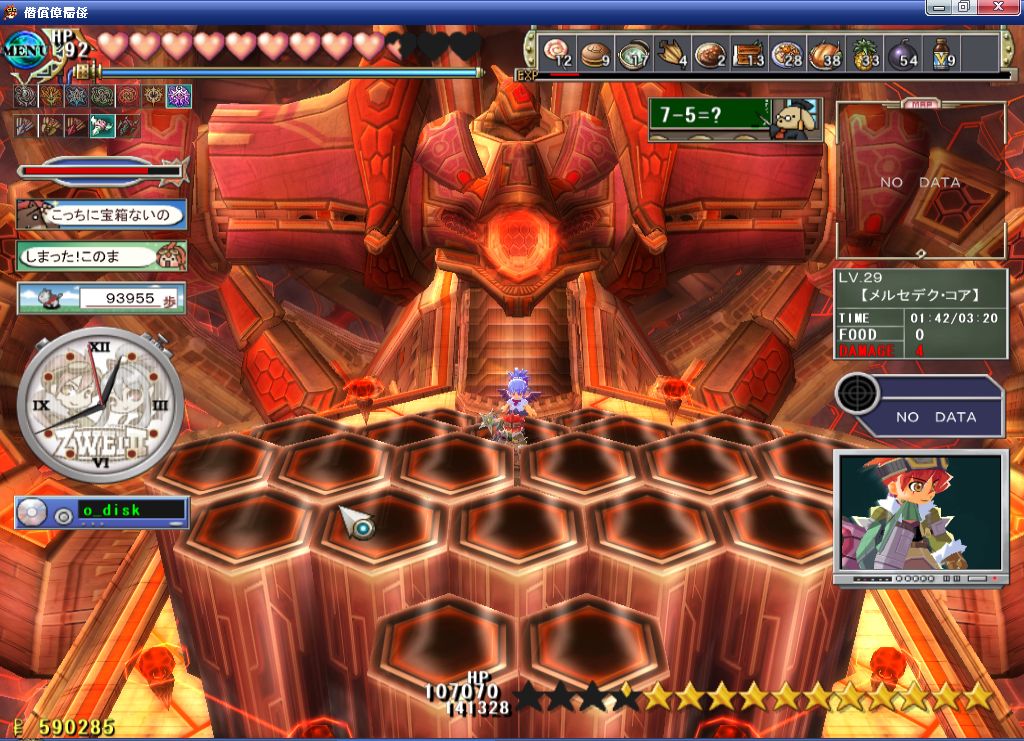Select the highlighted purple magic crest icon
The width and height of the screenshot is (1024, 741).
point(179,96)
